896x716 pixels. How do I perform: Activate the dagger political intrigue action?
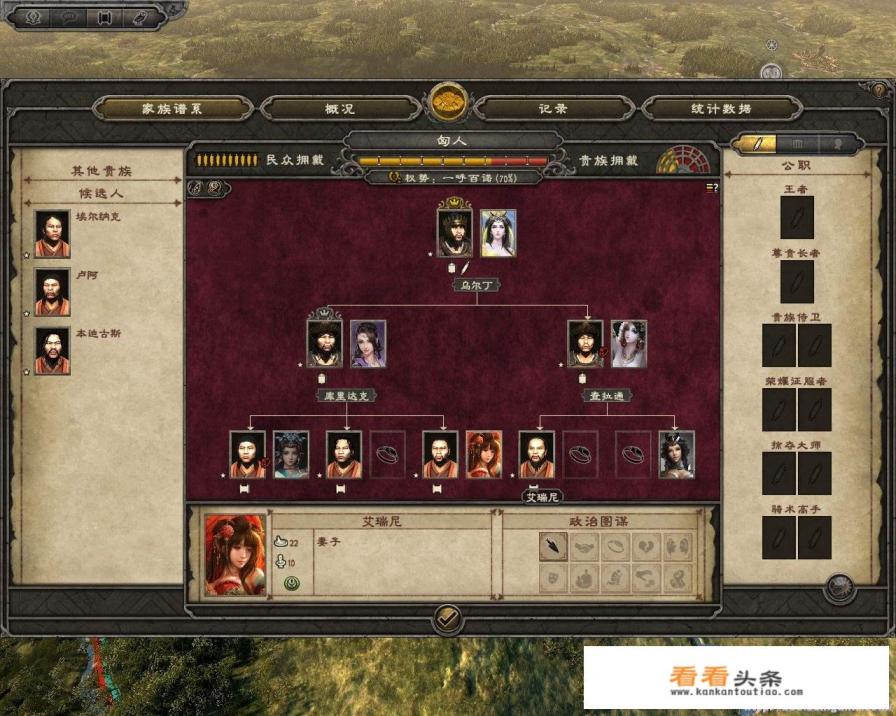pyautogui.click(x=553, y=546)
